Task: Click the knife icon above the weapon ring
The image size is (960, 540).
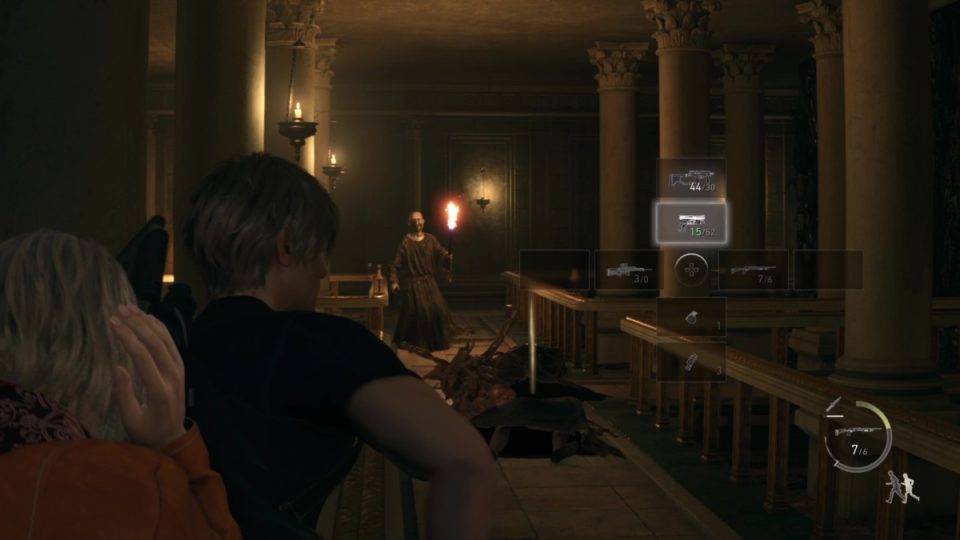Action: [x=834, y=404]
